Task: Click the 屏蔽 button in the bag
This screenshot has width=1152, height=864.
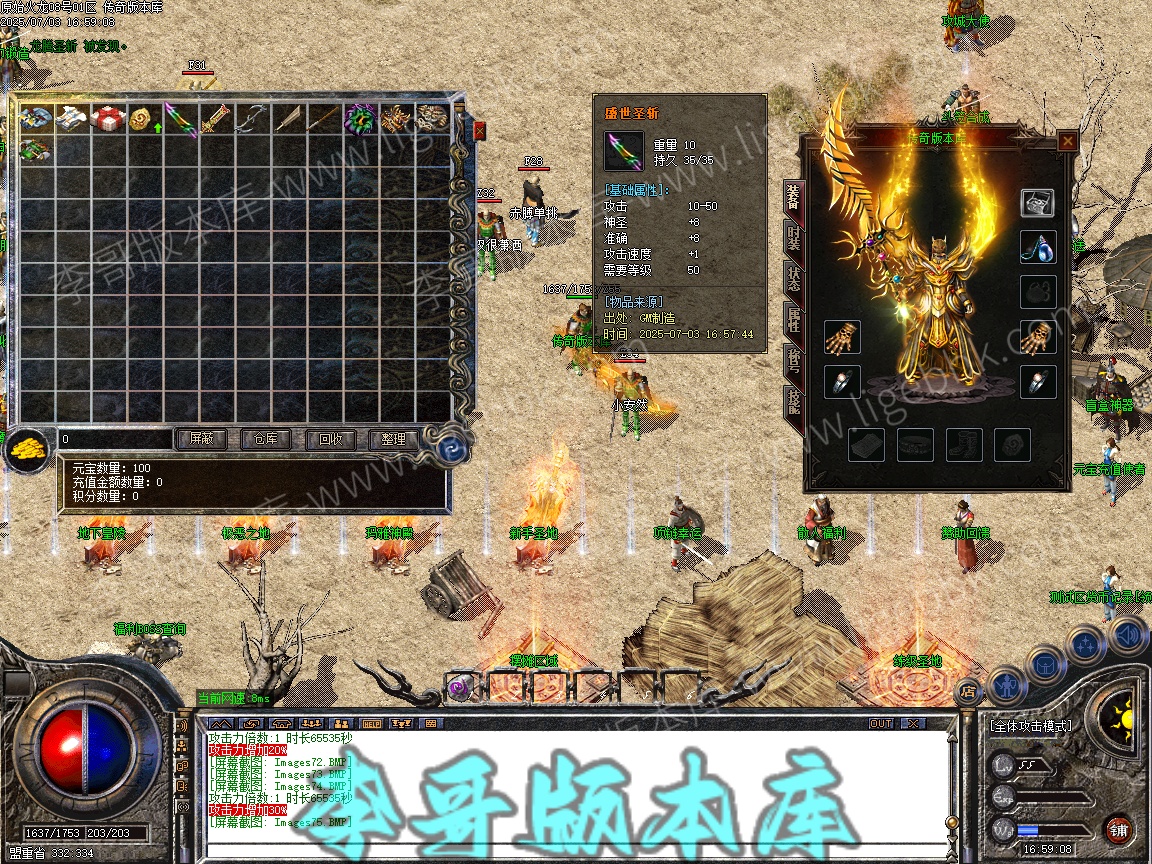Action: point(201,439)
